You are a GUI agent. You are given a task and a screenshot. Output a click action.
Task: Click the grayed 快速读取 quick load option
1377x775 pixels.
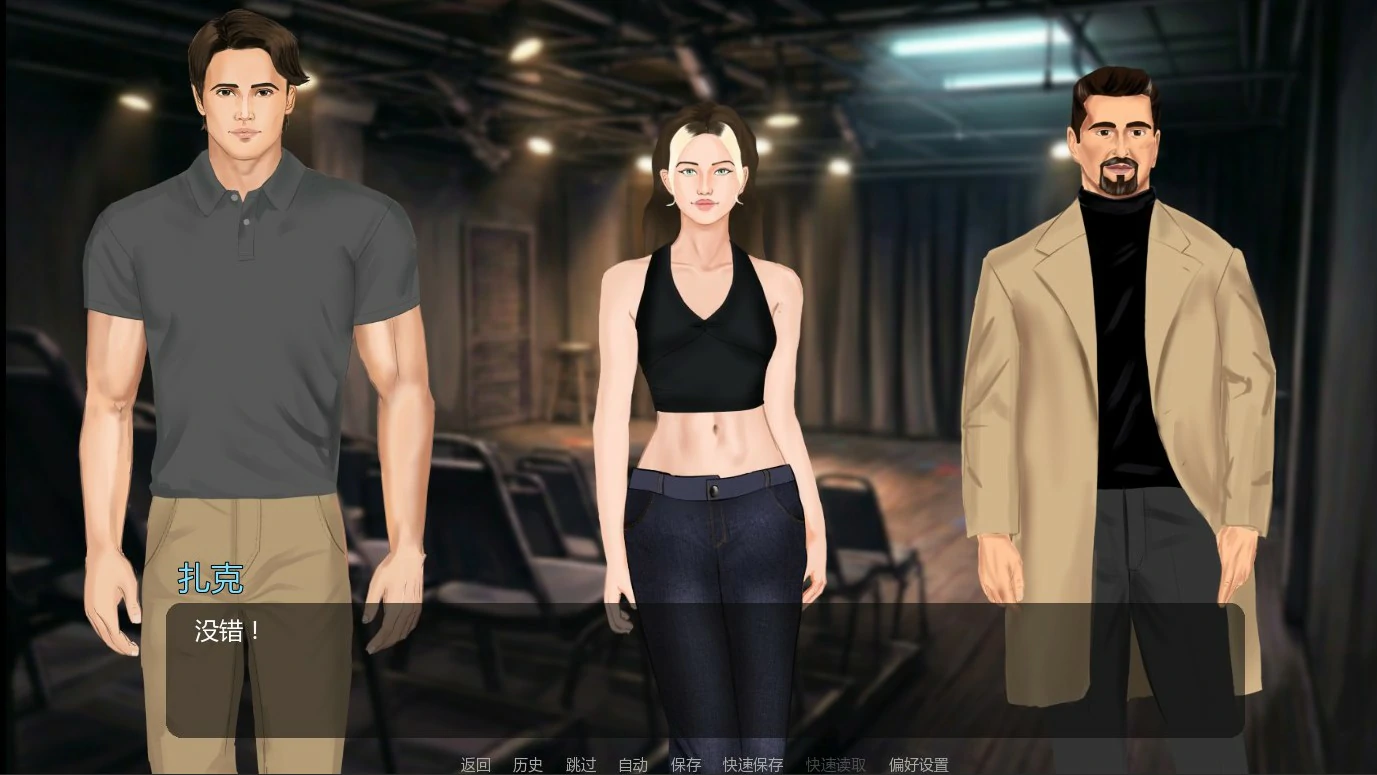click(835, 765)
